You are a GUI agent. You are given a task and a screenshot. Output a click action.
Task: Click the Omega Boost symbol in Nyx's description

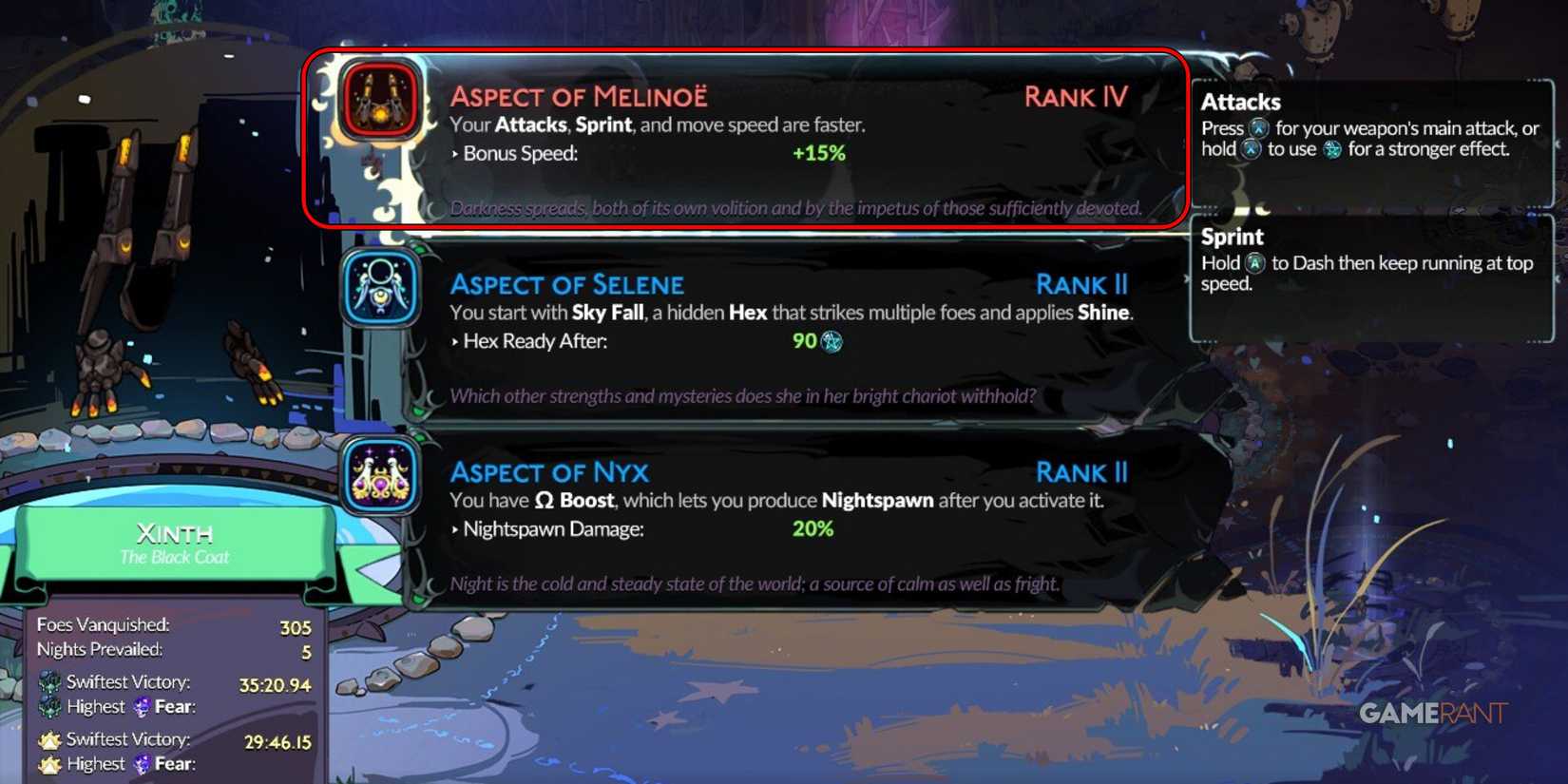point(545,499)
